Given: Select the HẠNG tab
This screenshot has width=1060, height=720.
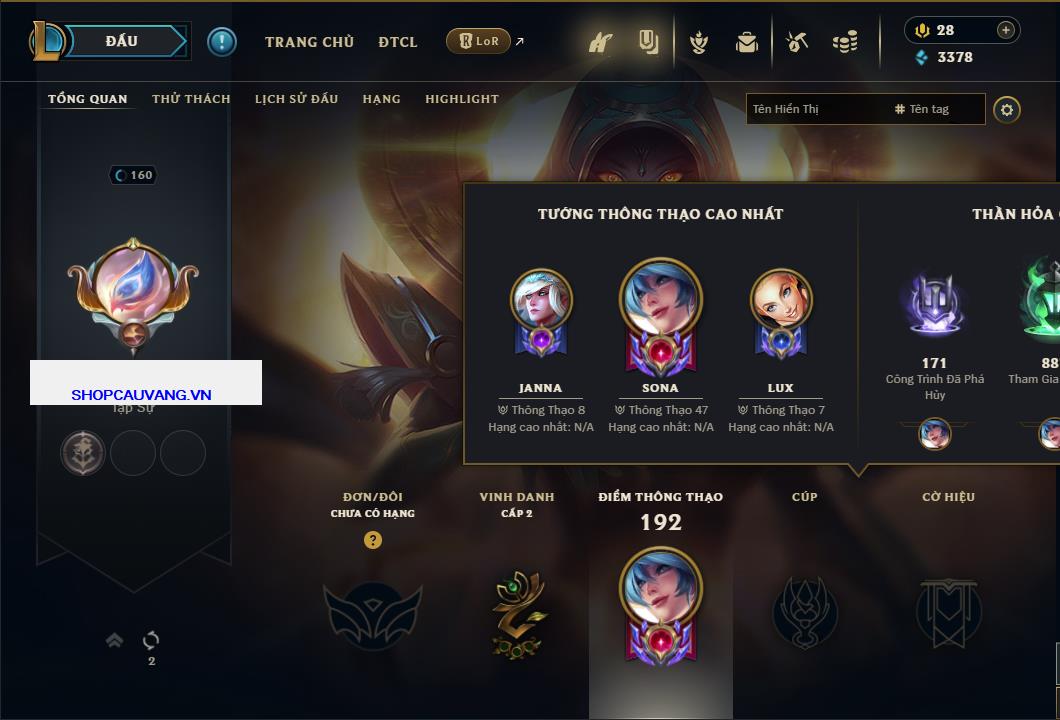Looking at the screenshot, I should 381,99.
